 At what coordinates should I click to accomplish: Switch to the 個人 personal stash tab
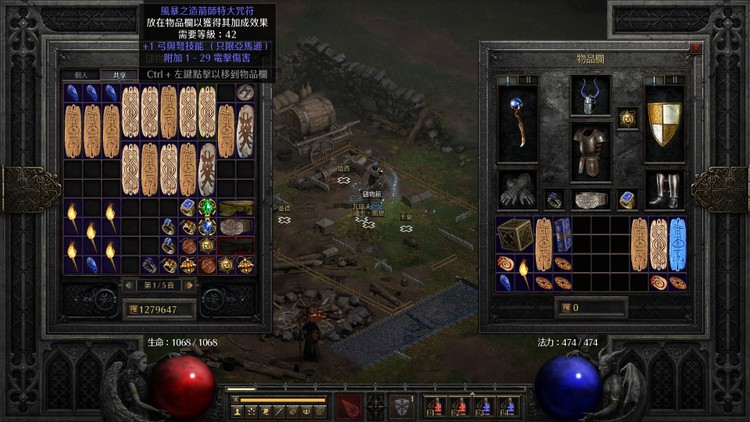coord(79,75)
